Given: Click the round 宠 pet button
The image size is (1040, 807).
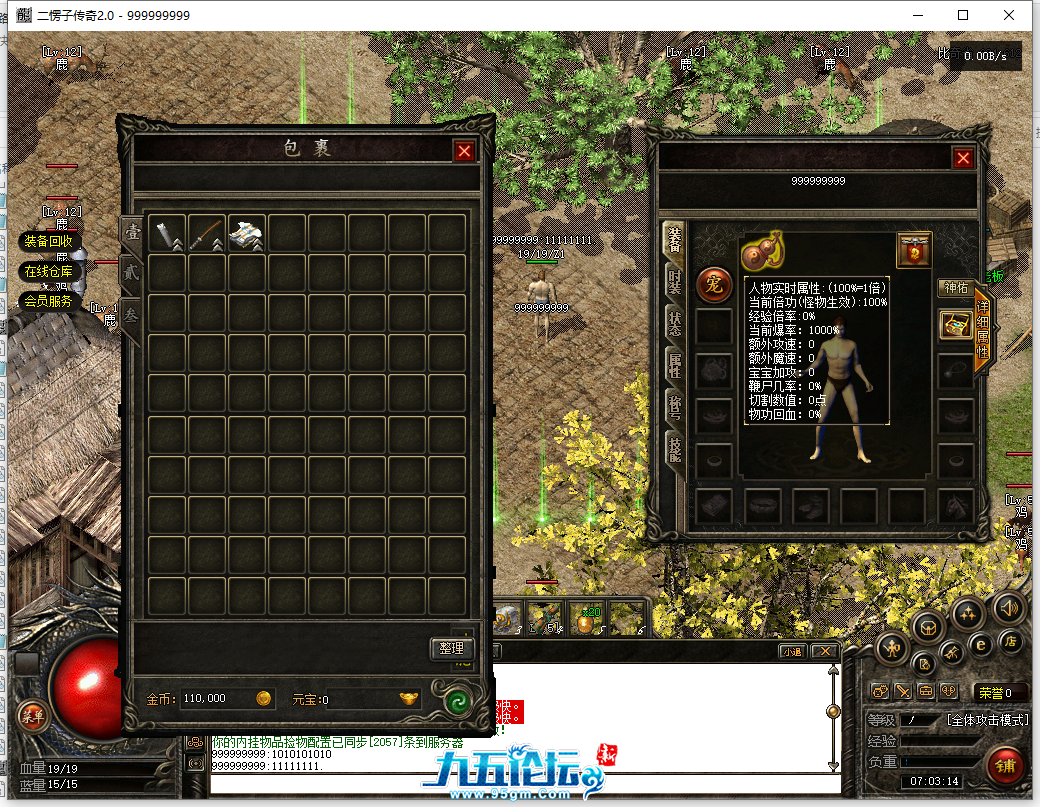Looking at the screenshot, I should click(713, 284).
